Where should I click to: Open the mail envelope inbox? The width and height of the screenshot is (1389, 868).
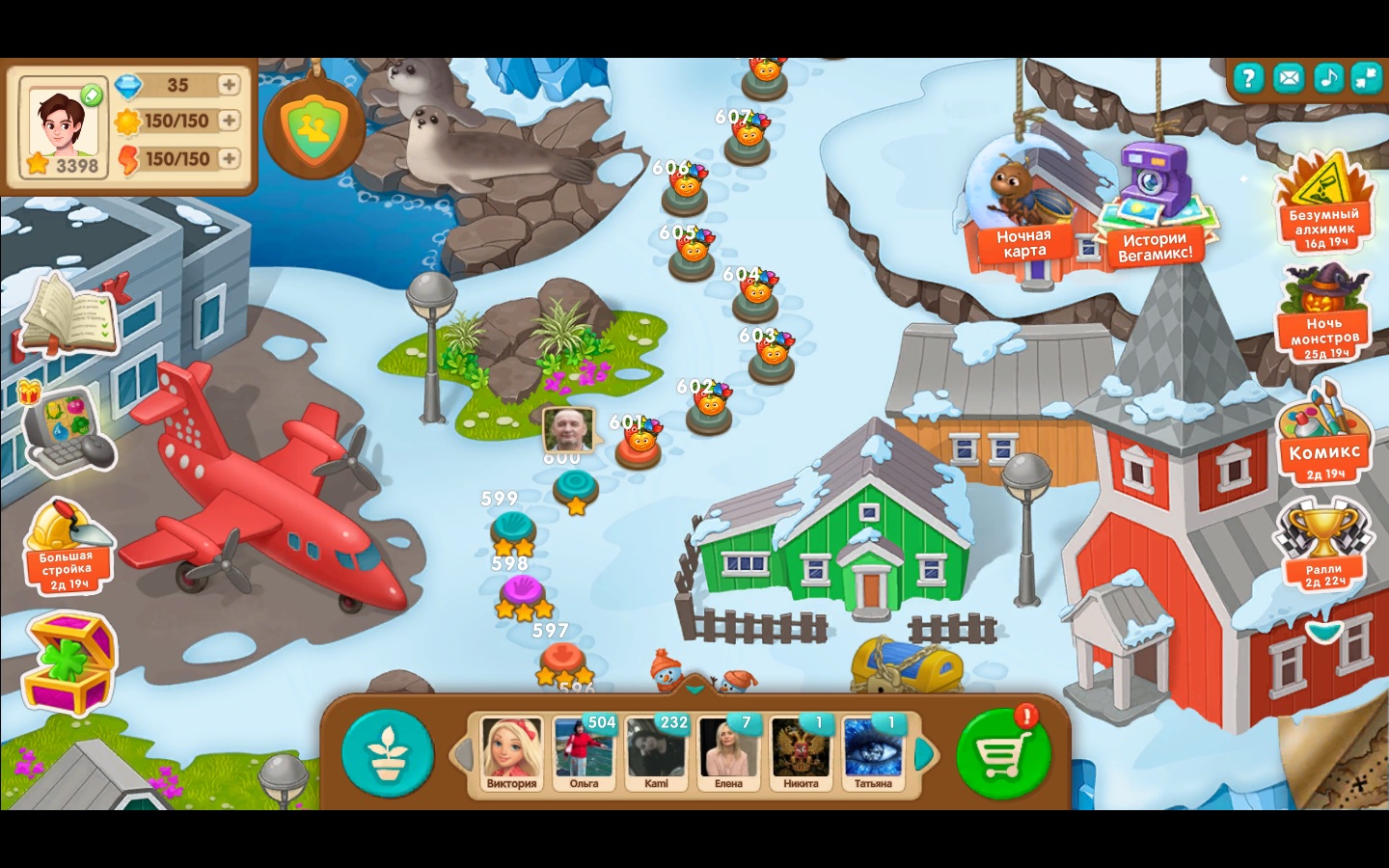coord(1288,78)
